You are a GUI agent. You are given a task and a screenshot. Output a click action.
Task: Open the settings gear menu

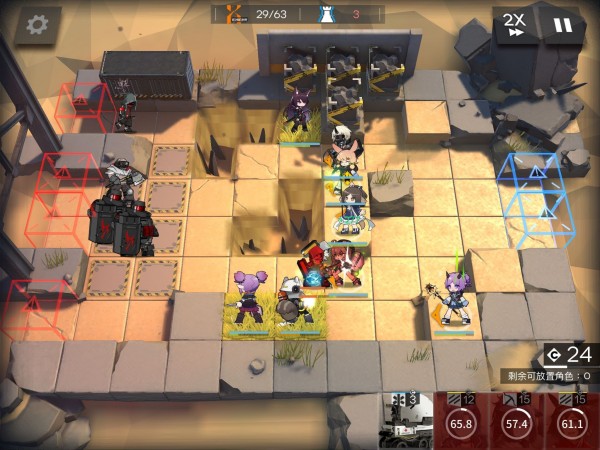click(x=38, y=24)
